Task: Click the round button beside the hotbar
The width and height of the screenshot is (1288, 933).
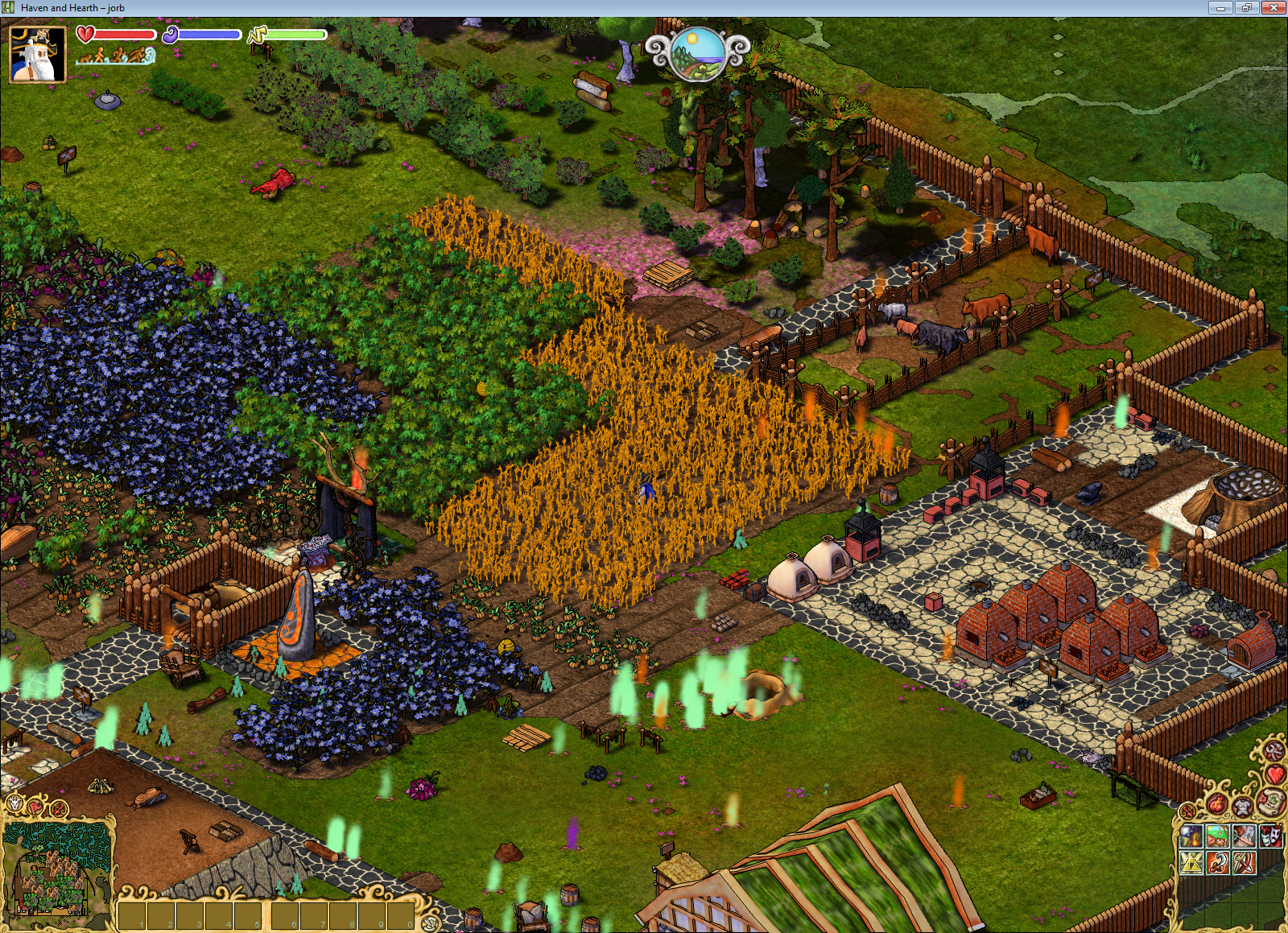Action: click(431, 923)
